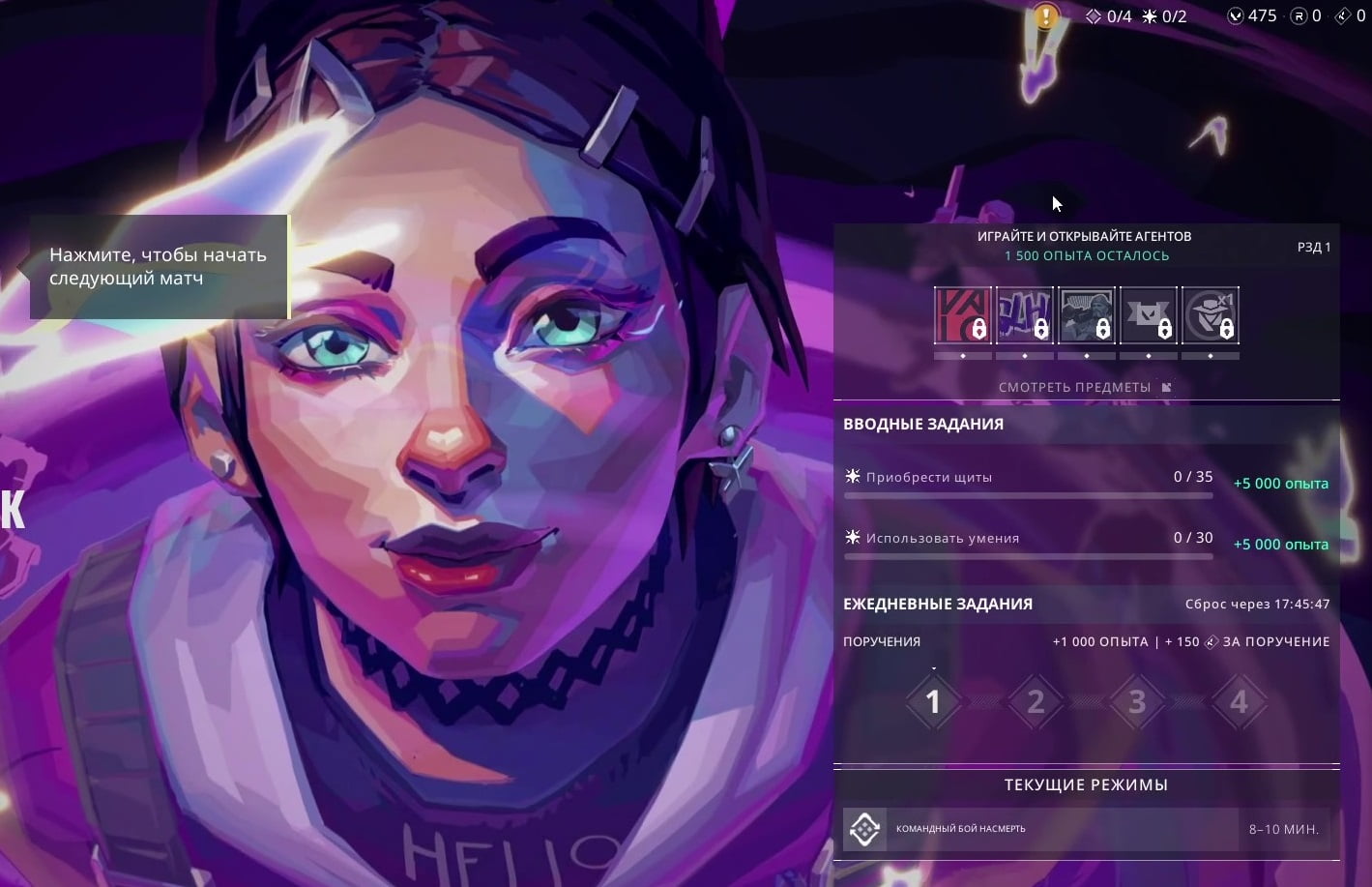
Task: Open the Kingdom Credits balance
Action: (1351, 15)
